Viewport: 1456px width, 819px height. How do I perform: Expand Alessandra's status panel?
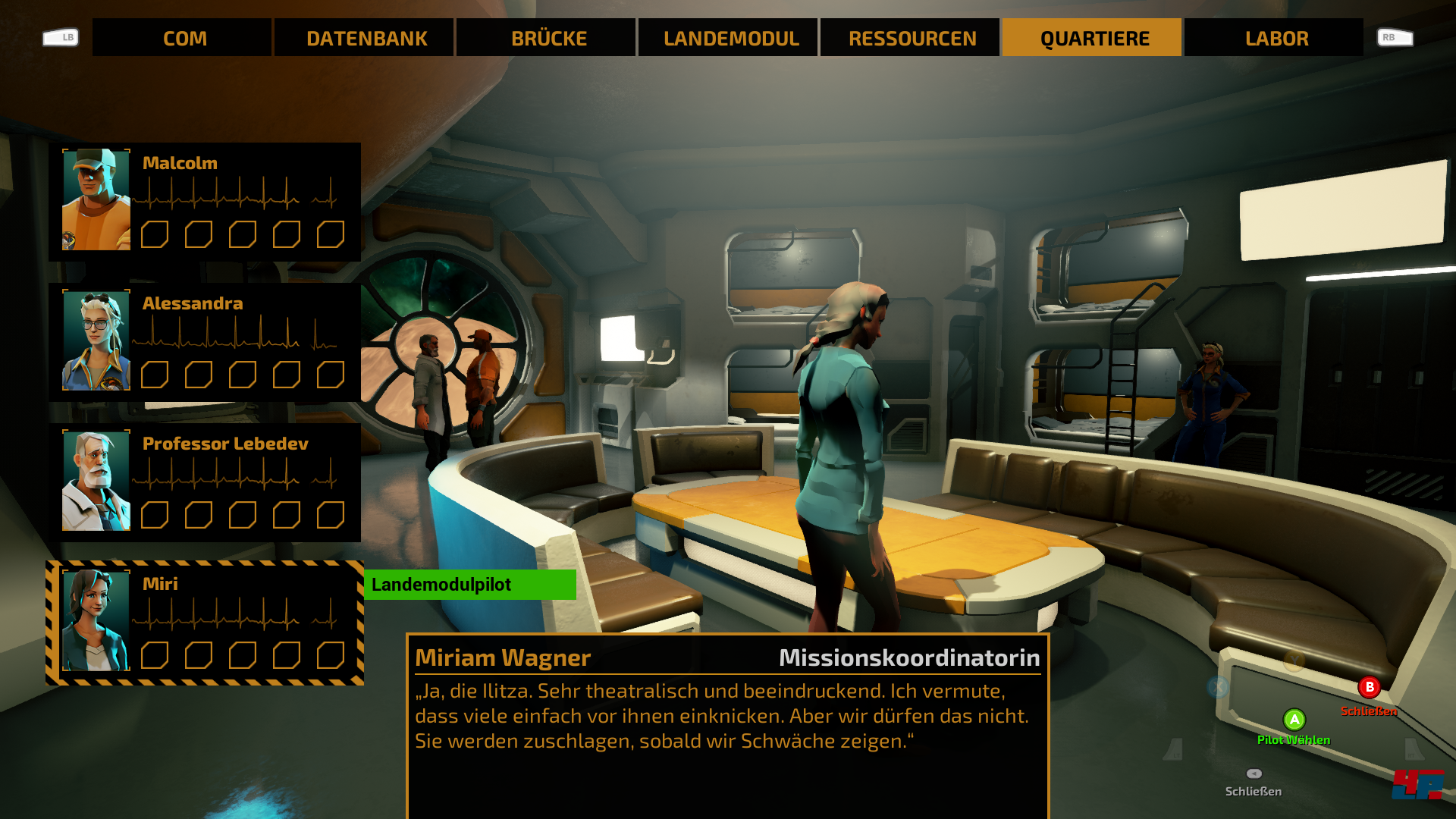tap(205, 340)
